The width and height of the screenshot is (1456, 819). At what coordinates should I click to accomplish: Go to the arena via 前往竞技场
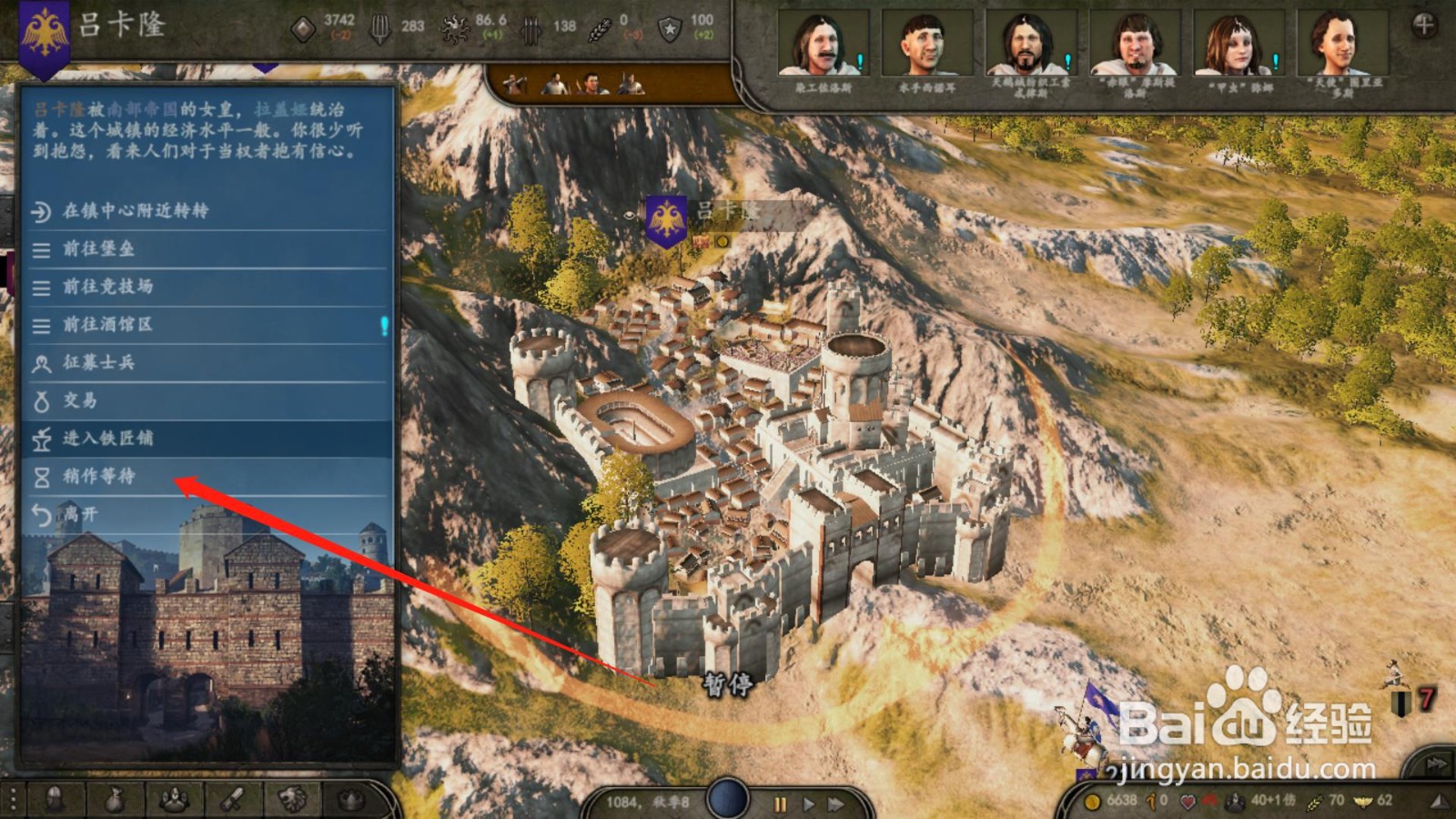coord(107,287)
